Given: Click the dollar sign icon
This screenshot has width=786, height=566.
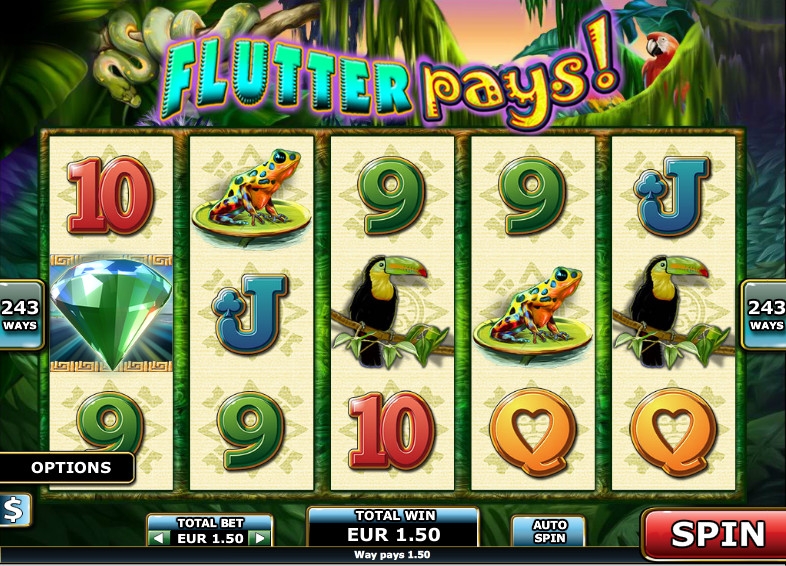Looking at the screenshot, I should tap(14, 510).
